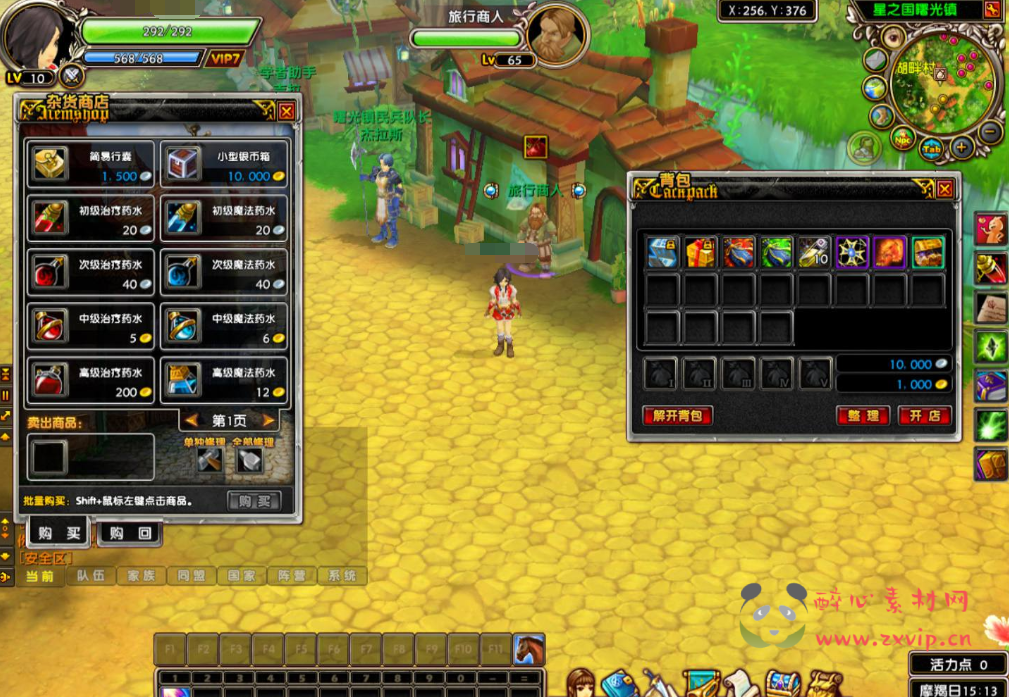Switch chat to the 队伍 team tab
This screenshot has width=1009, height=697.
click(x=90, y=576)
